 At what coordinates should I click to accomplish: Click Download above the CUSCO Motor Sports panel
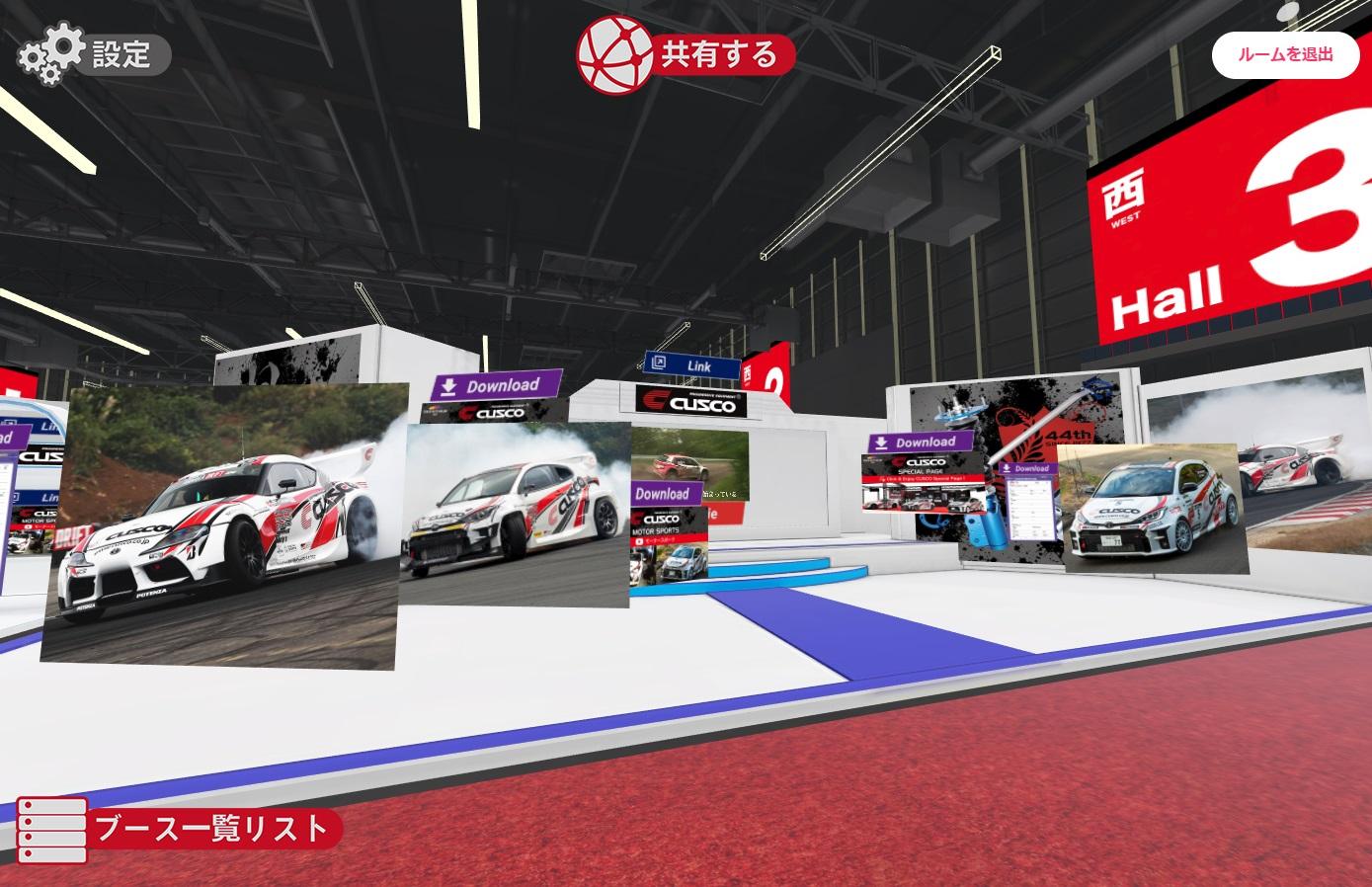[x=662, y=493]
